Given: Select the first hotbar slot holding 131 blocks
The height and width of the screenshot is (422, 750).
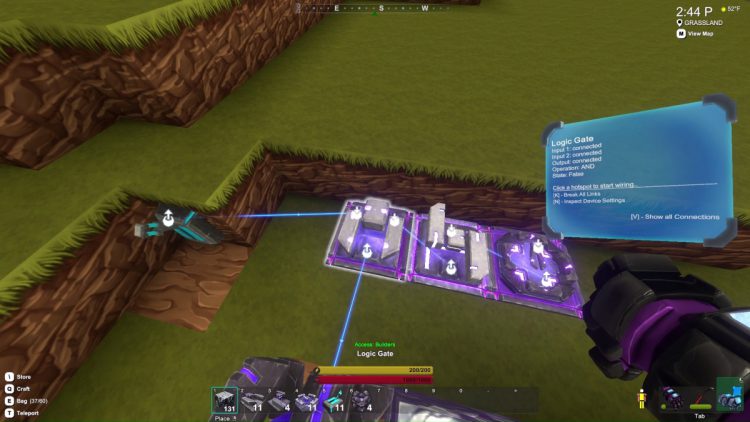Looking at the screenshot, I should 225,401.
